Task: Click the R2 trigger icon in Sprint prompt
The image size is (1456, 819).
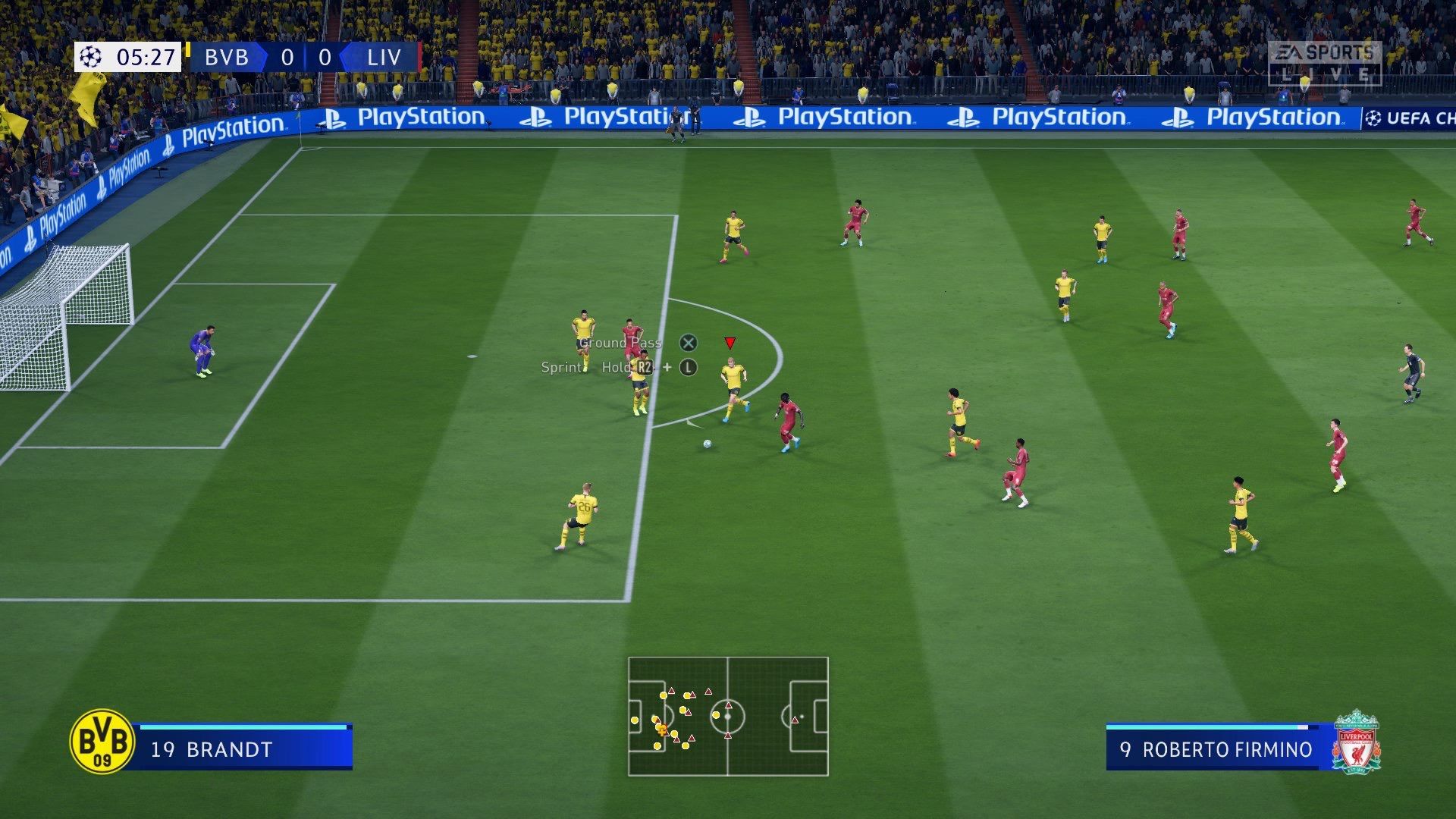Action: coord(644,369)
